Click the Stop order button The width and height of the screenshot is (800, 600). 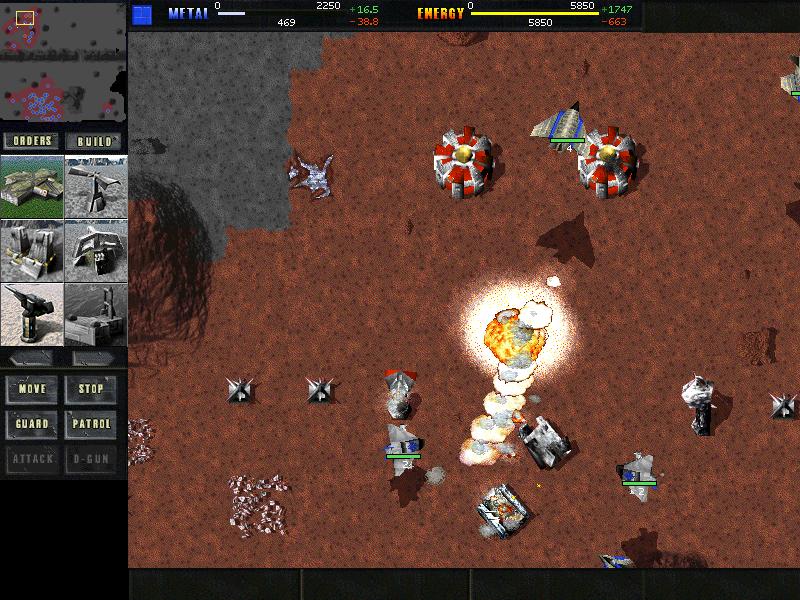pos(92,389)
